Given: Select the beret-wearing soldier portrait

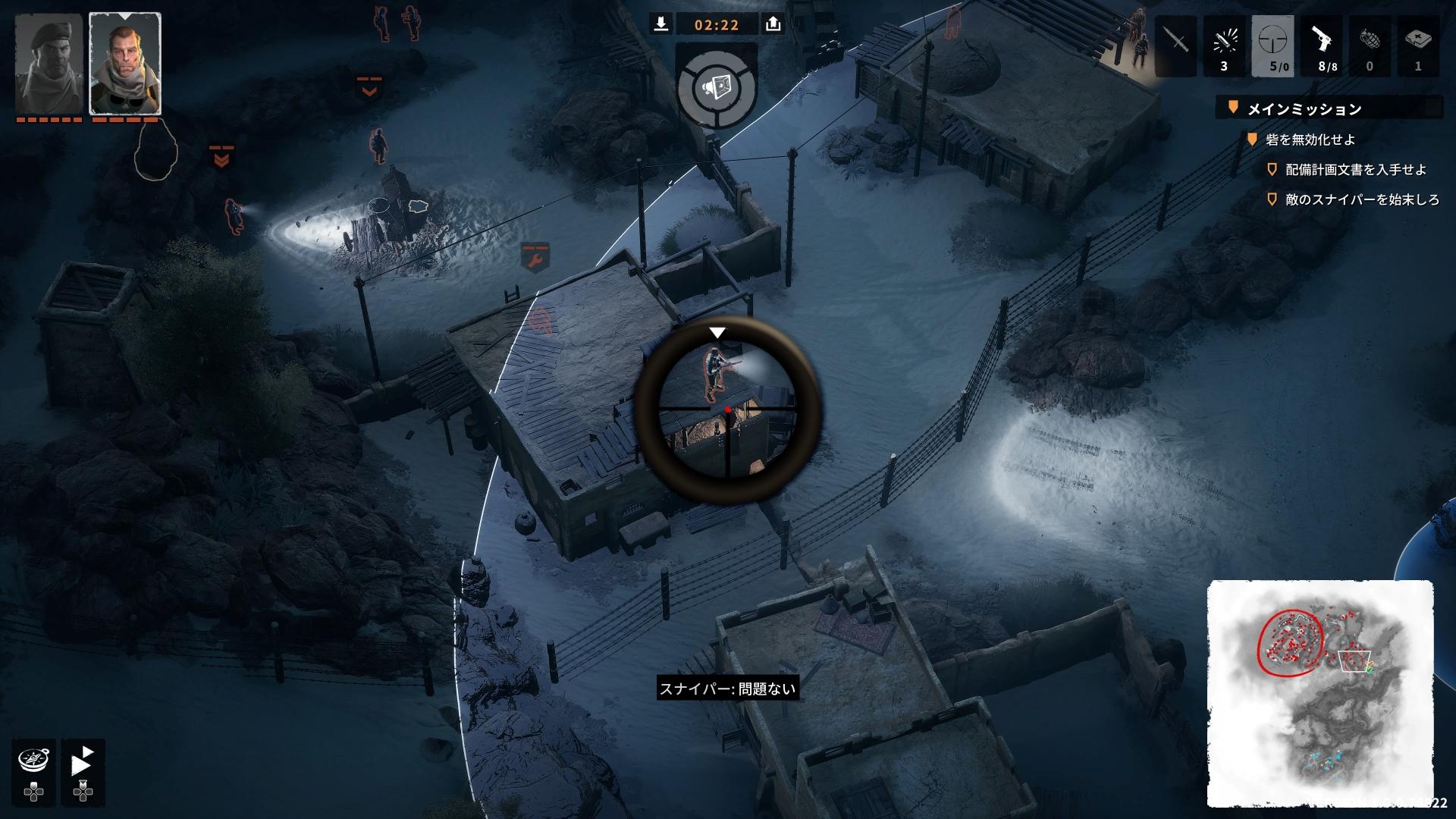Looking at the screenshot, I should click(49, 64).
